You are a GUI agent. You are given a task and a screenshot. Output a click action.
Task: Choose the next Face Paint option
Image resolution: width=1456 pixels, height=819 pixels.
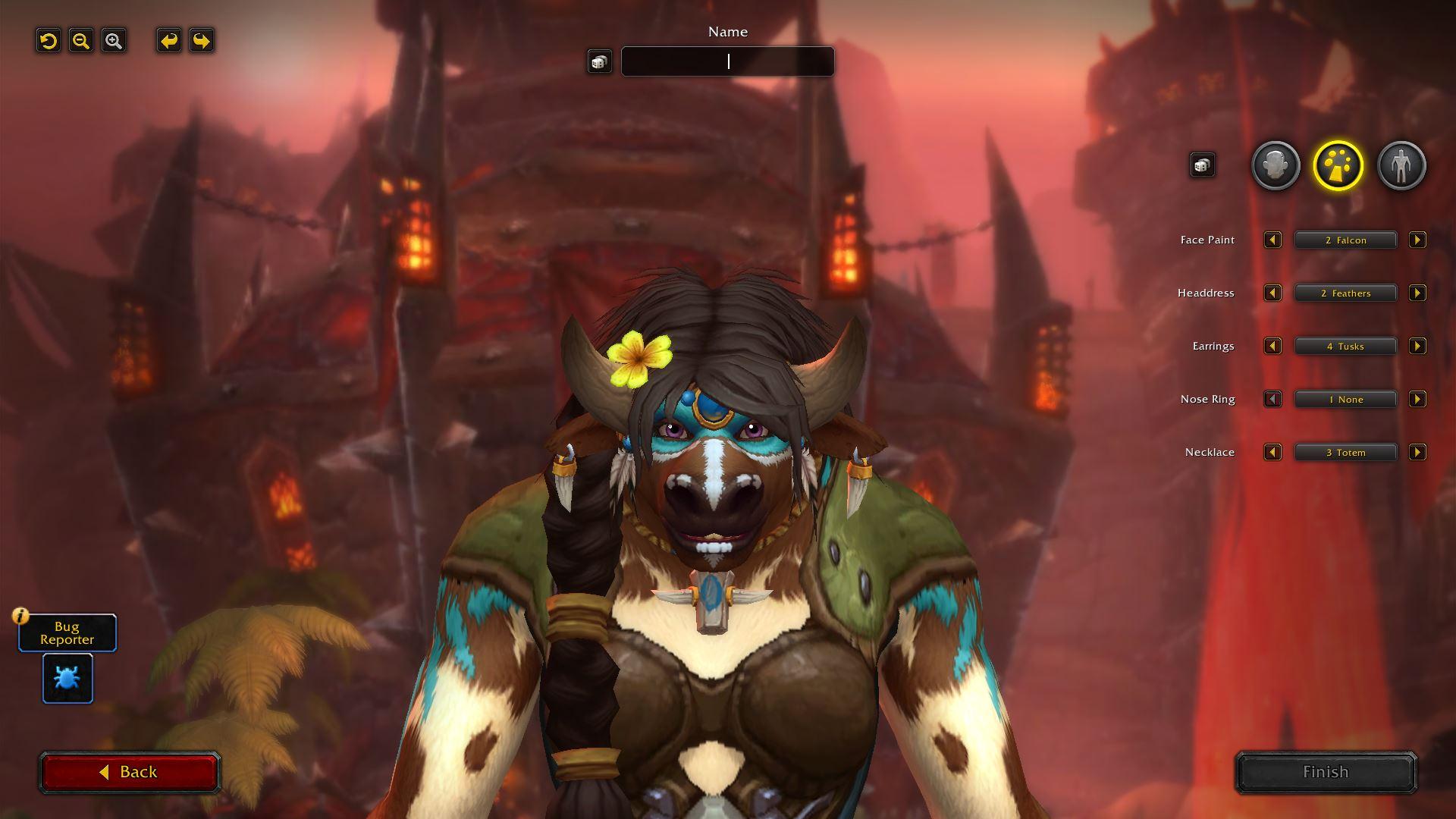click(1417, 240)
